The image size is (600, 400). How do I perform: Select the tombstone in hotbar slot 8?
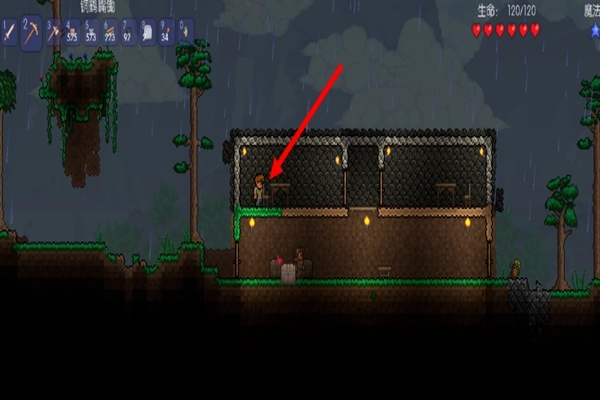pyautogui.click(x=146, y=33)
